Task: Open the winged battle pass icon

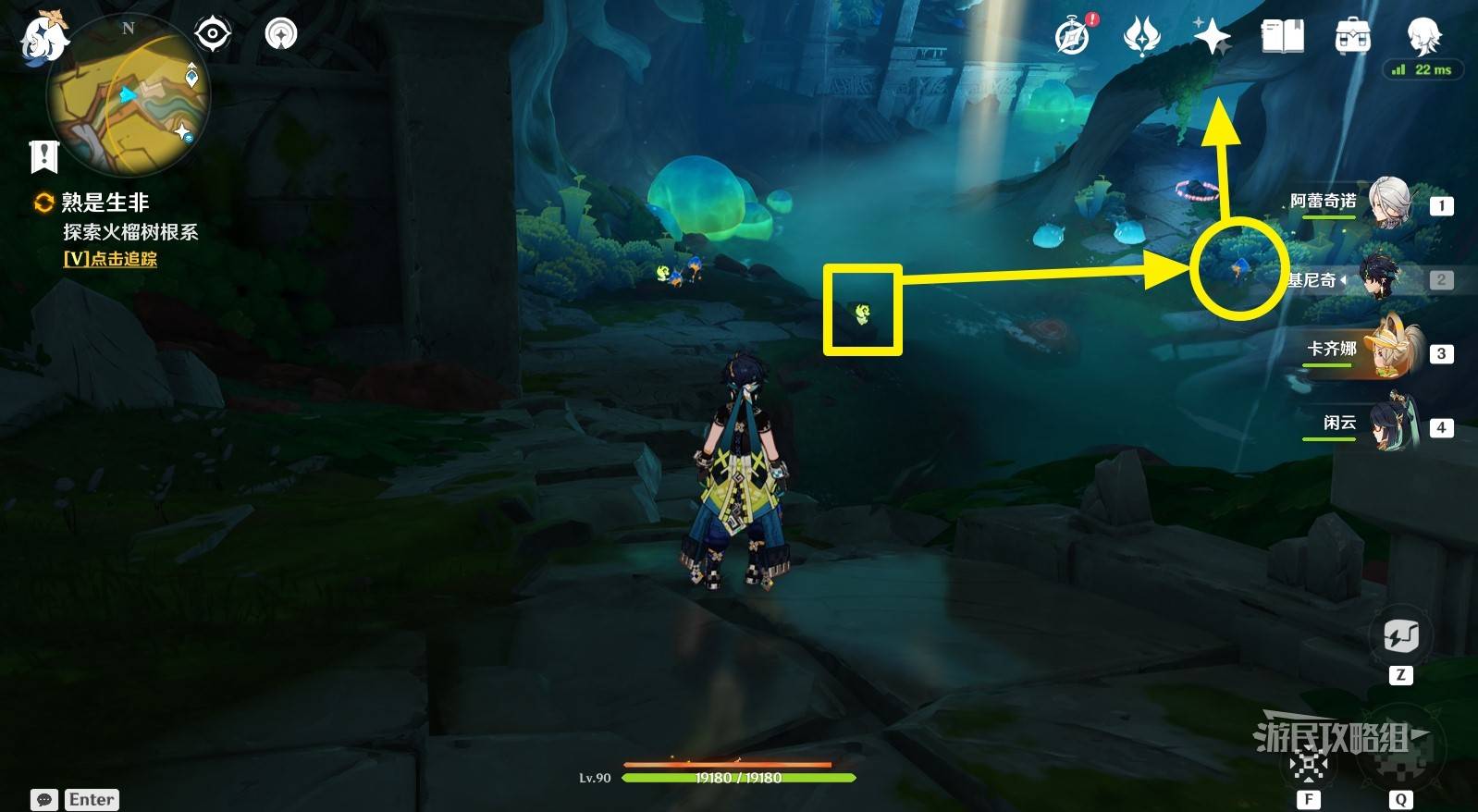Action: click(1141, 37)
